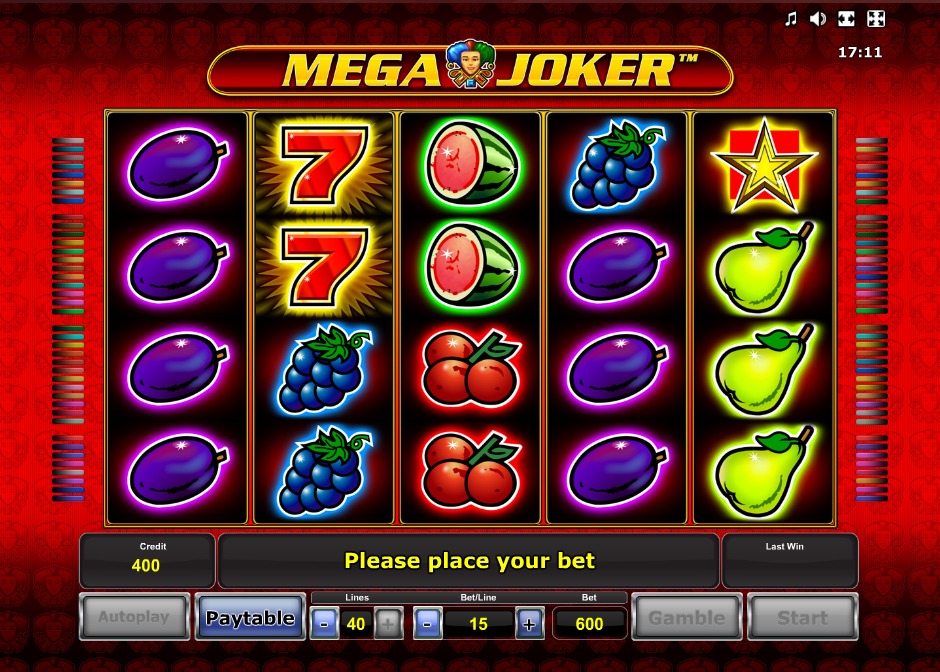Increase the number of Lines
Screen dimensions: 940x672
388,624
